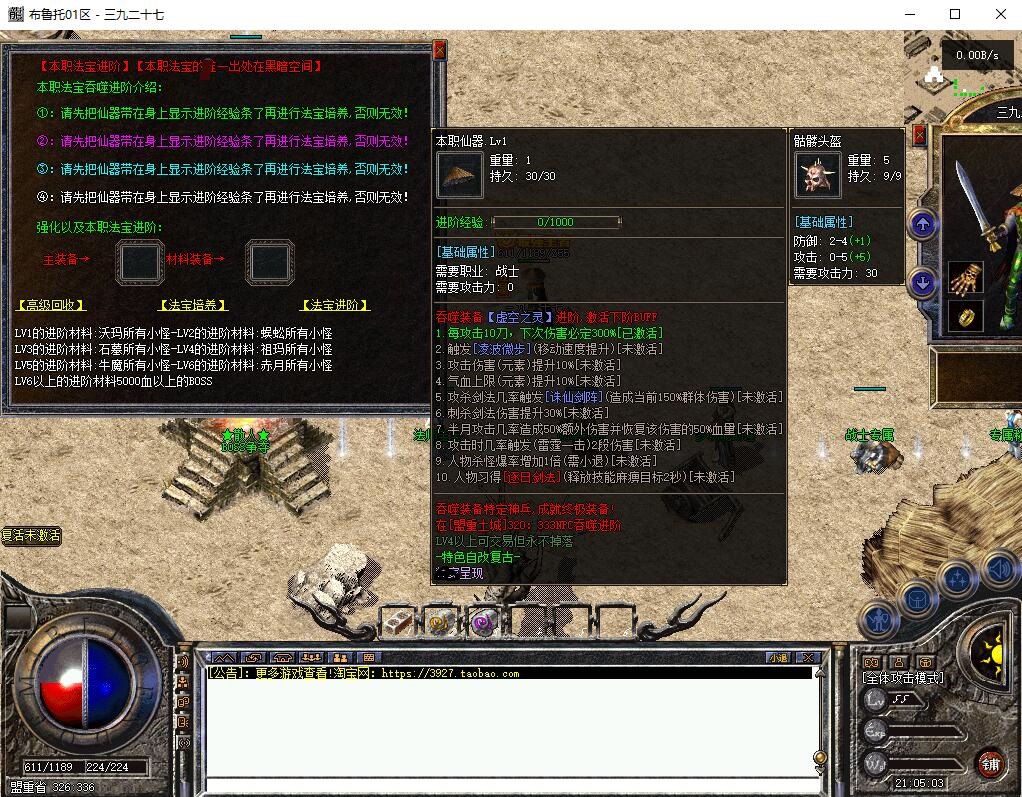The width and height of the screenshot is (1022, 797).
Task: Click the down arrow on character panel
Action: pos(922,283)
